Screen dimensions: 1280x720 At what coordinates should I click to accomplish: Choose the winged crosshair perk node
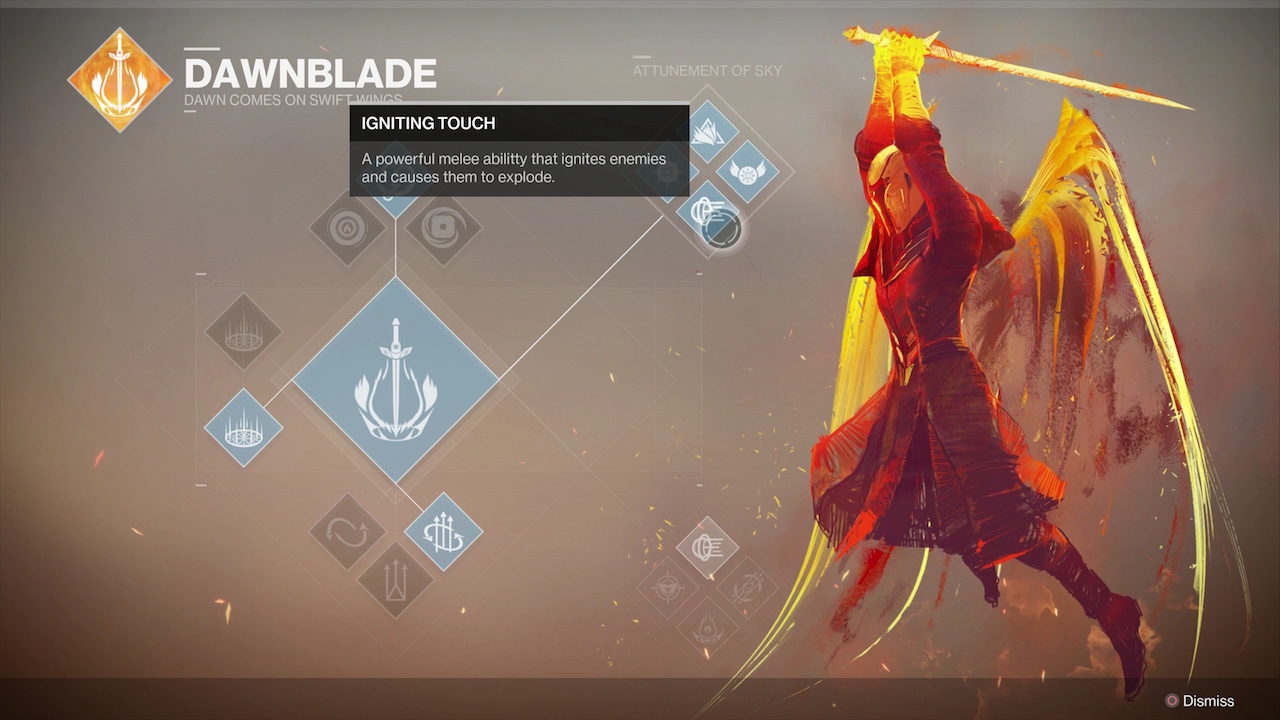(x=667, y=587)
